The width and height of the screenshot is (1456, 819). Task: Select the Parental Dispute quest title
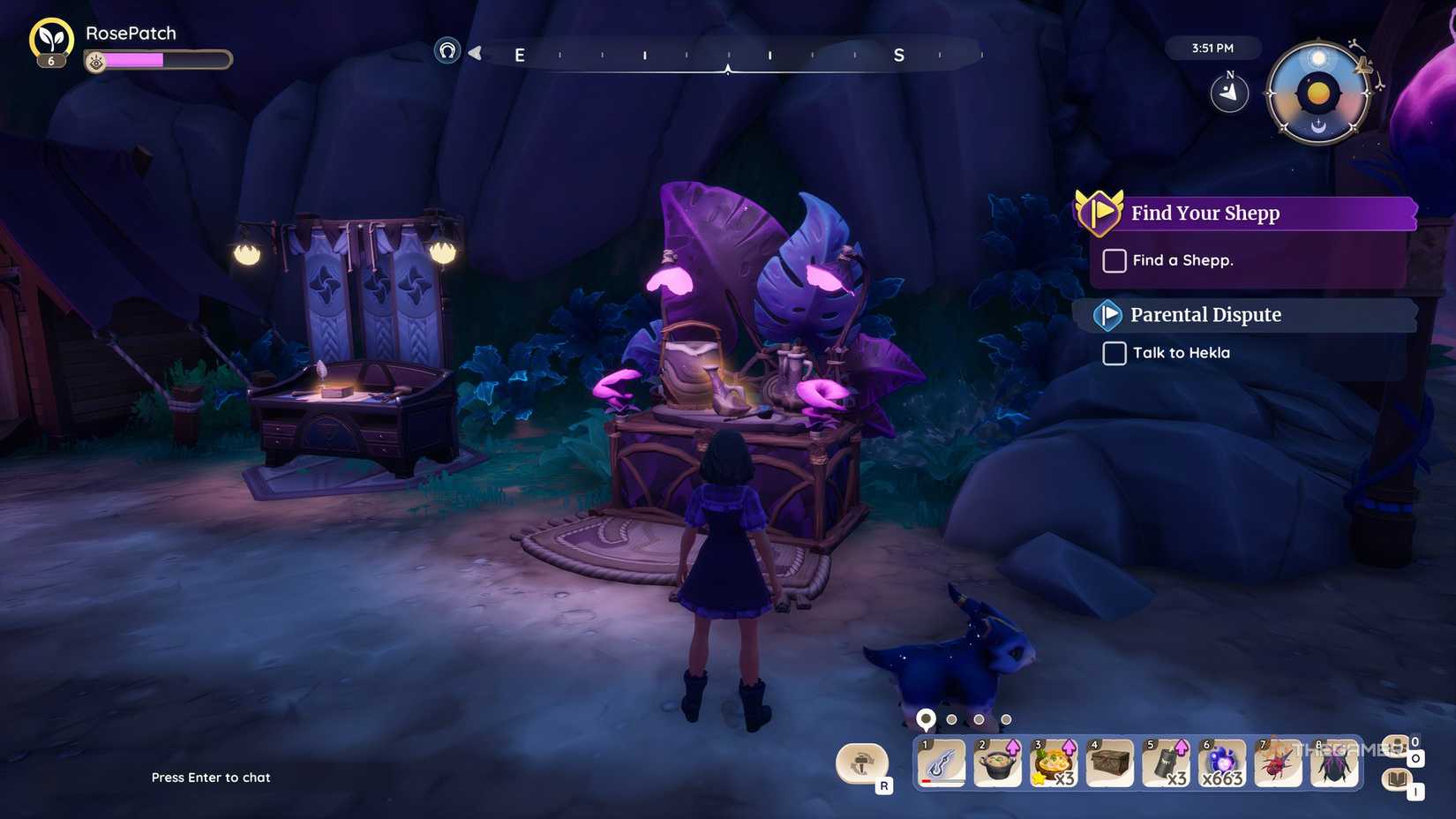(x=1206, y=314)
